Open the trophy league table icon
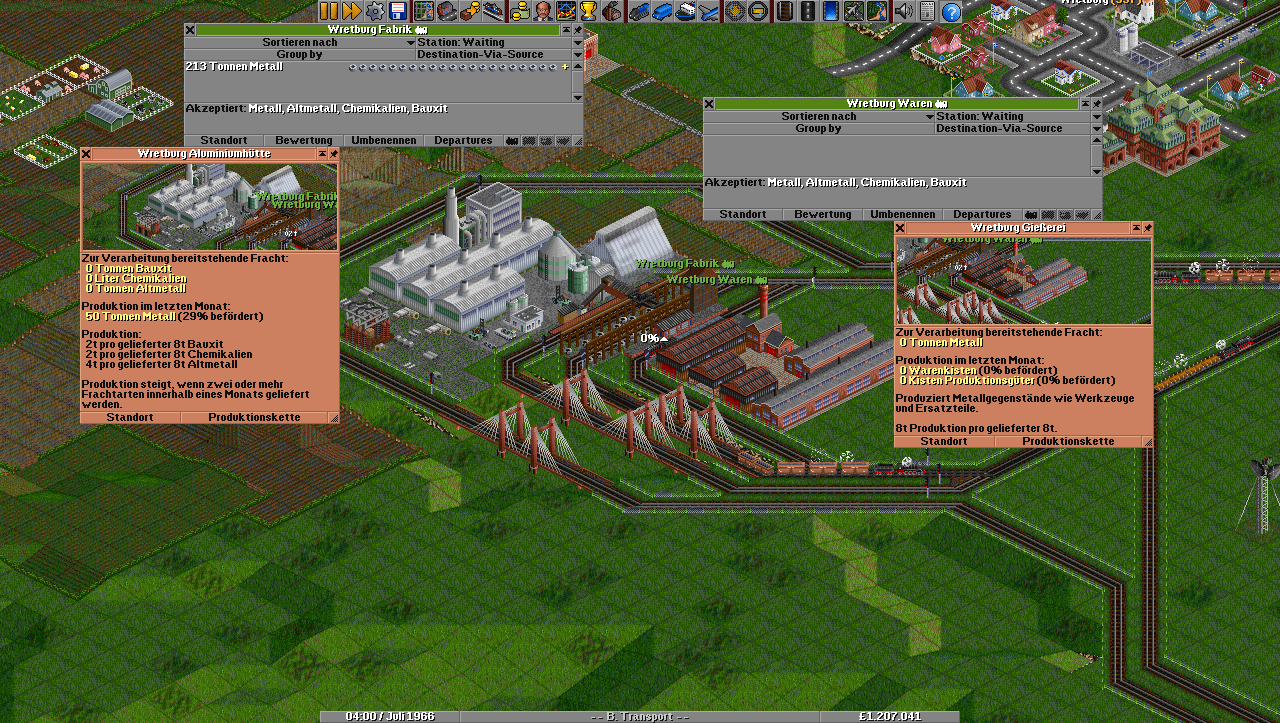The height and width of the screenshot is (723, 1280). pyautogui.click(x=589, y=11)
